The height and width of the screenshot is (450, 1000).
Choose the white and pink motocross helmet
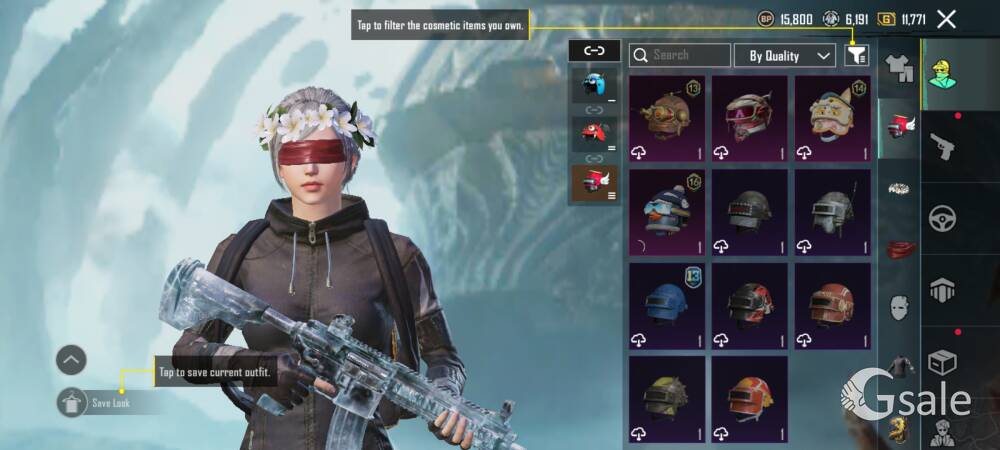point(749,118)
